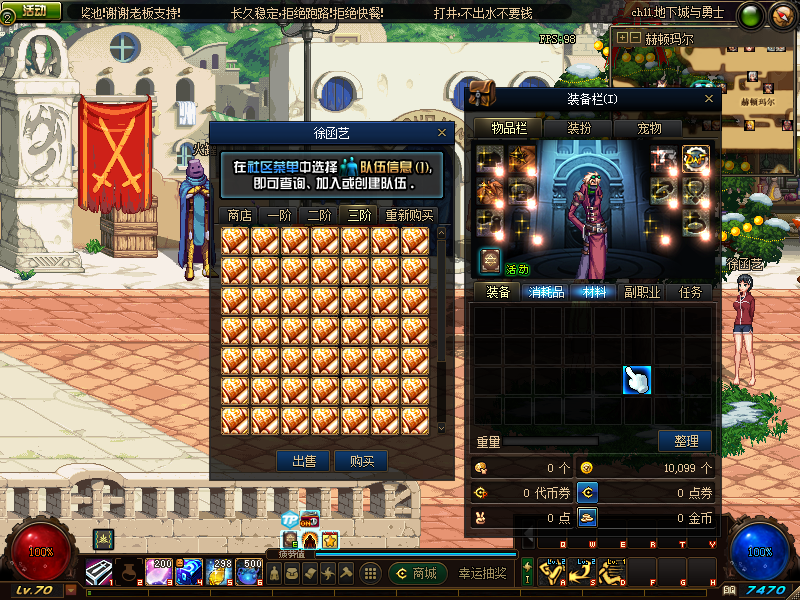Open the 幸运抽奖 lucky draw
This screenshot has width=800, height=600.
(x=482, y=573)
